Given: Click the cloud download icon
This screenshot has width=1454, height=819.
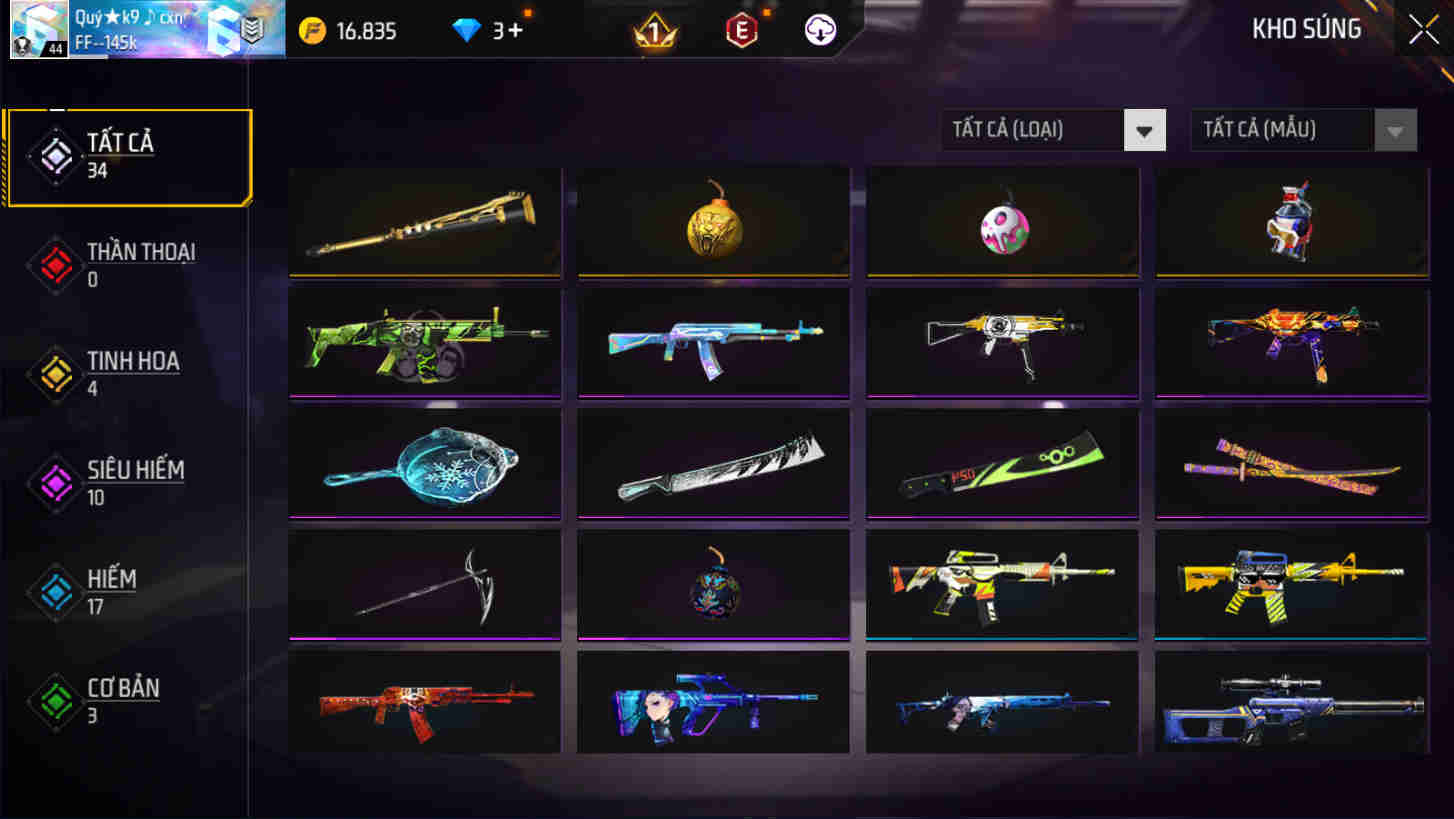Looking at the screenshot, I should click(820, 30).
